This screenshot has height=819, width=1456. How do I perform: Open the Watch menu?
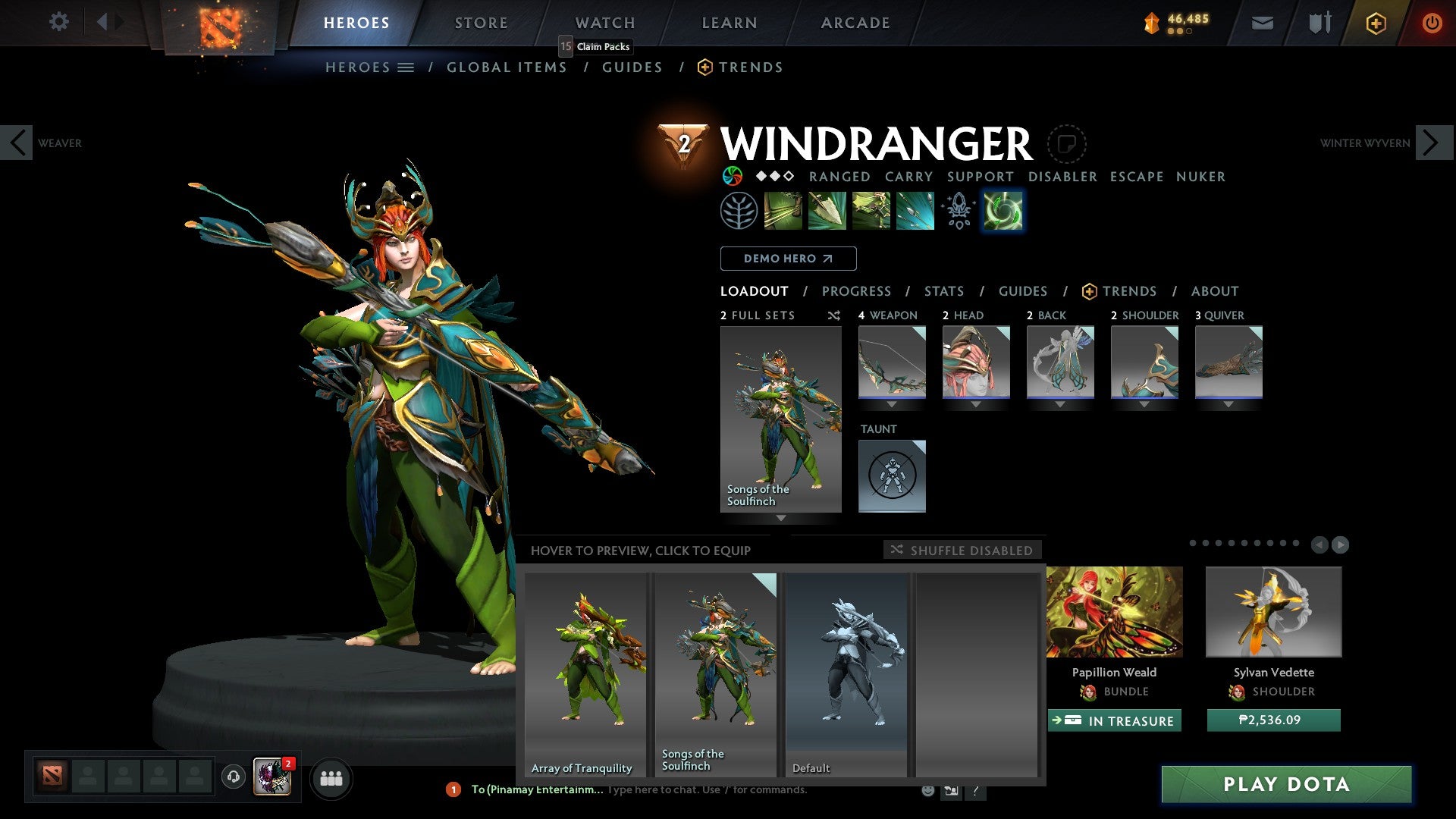[604, 22]
